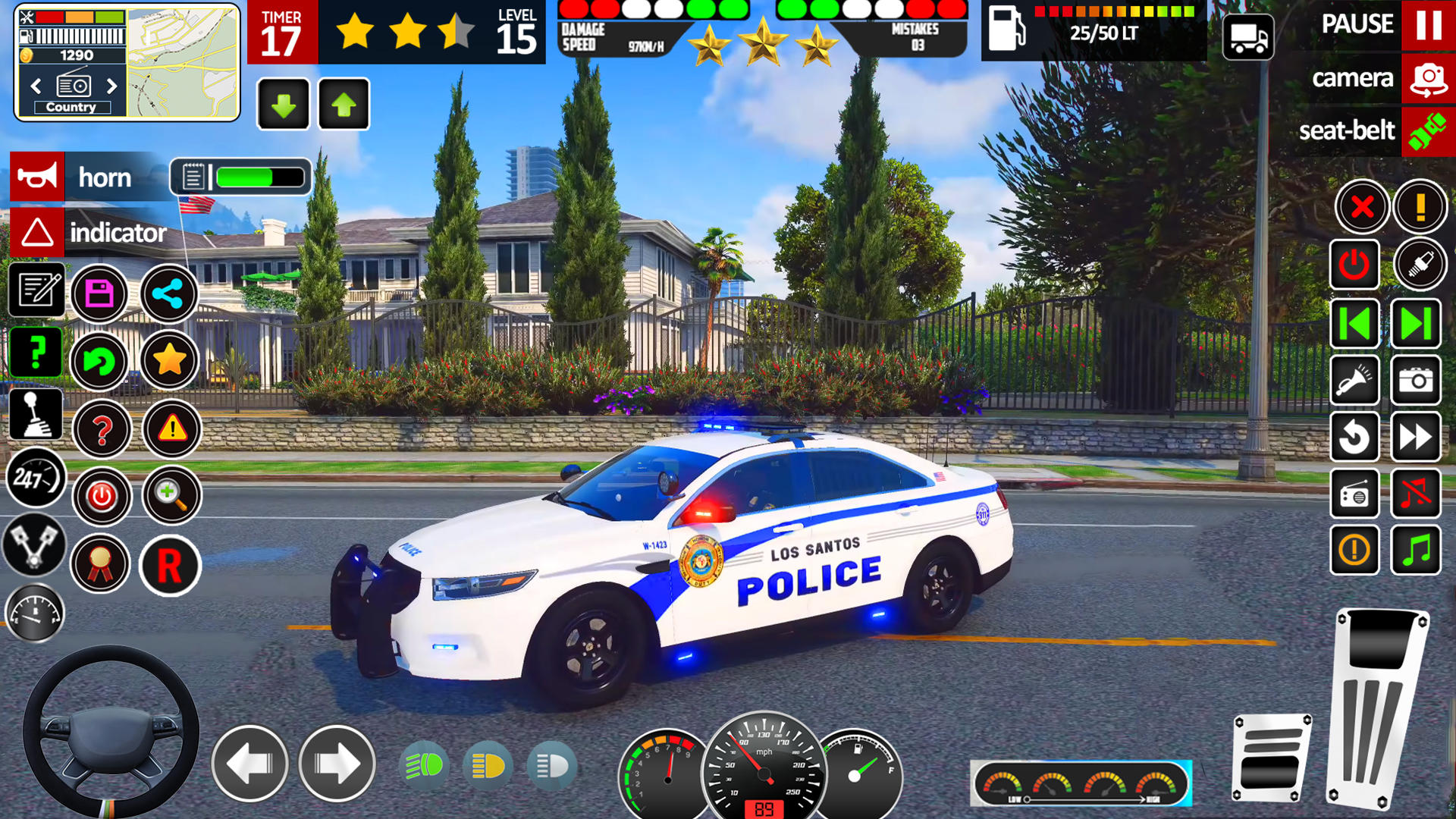The height and width of the screenshot is (819, 1456).
Task: Take a photo with the camera icon
Action: 1417,381
